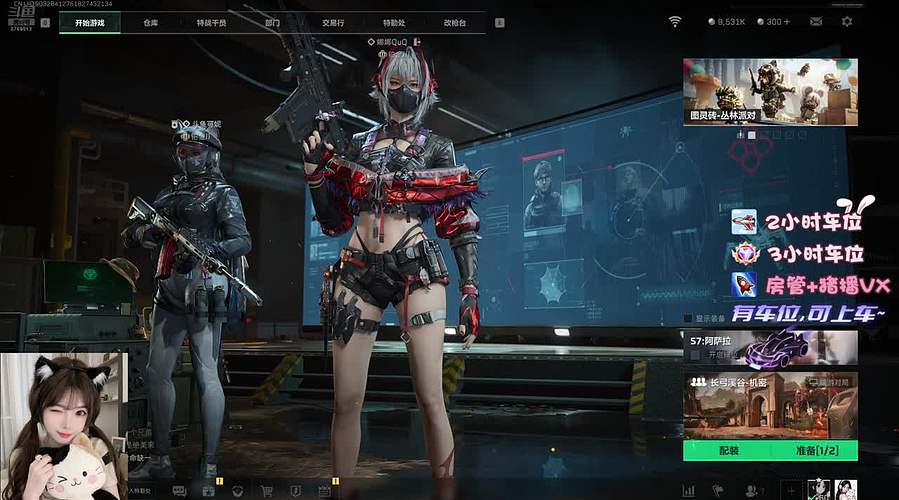The height and width of the screenshot is (500, 899).
Task: Switch to the 特战干员 operators tab
Action: [211, 21]
